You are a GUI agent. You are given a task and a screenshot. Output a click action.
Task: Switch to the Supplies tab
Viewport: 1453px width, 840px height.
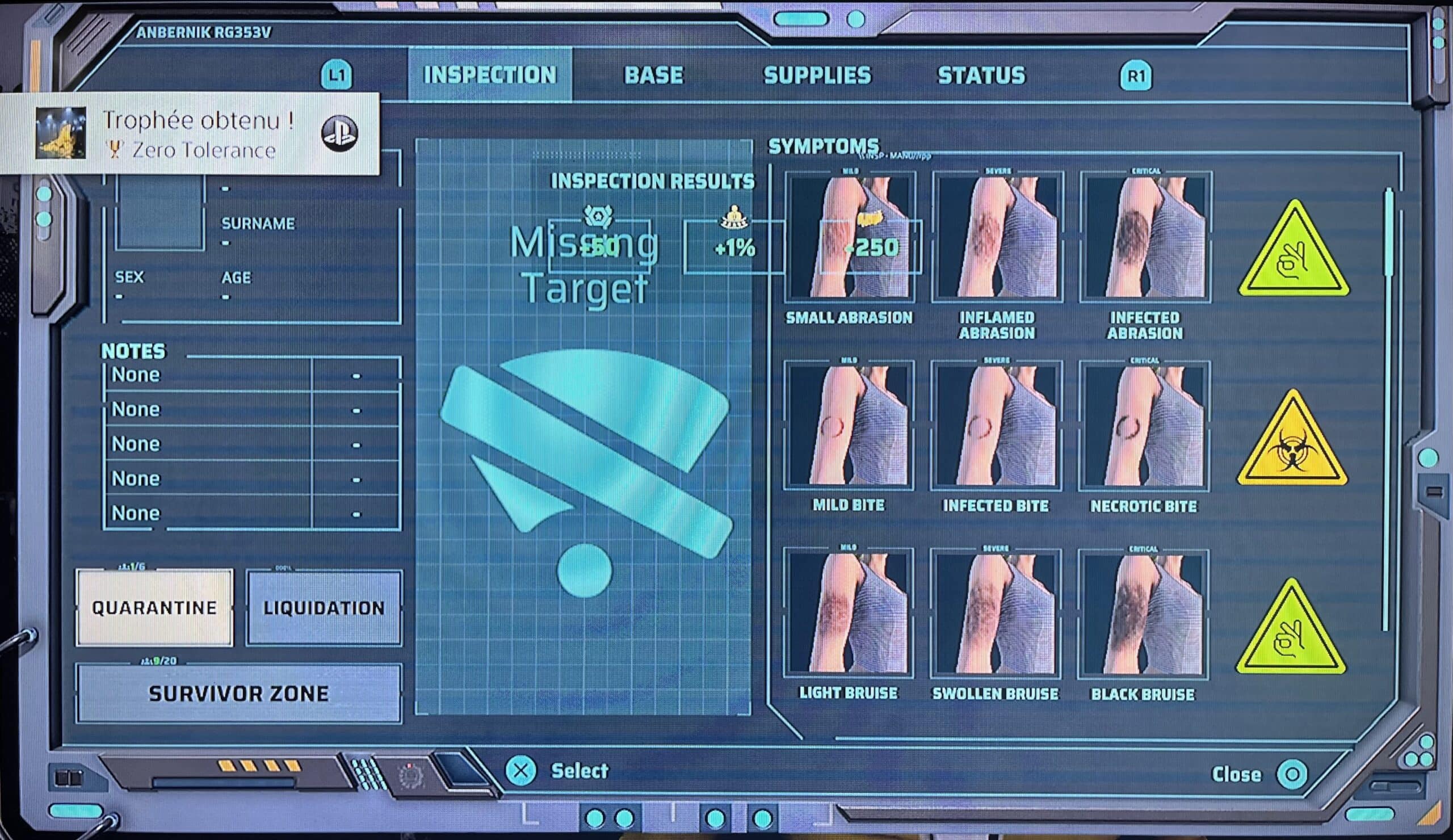pos(817,75)
